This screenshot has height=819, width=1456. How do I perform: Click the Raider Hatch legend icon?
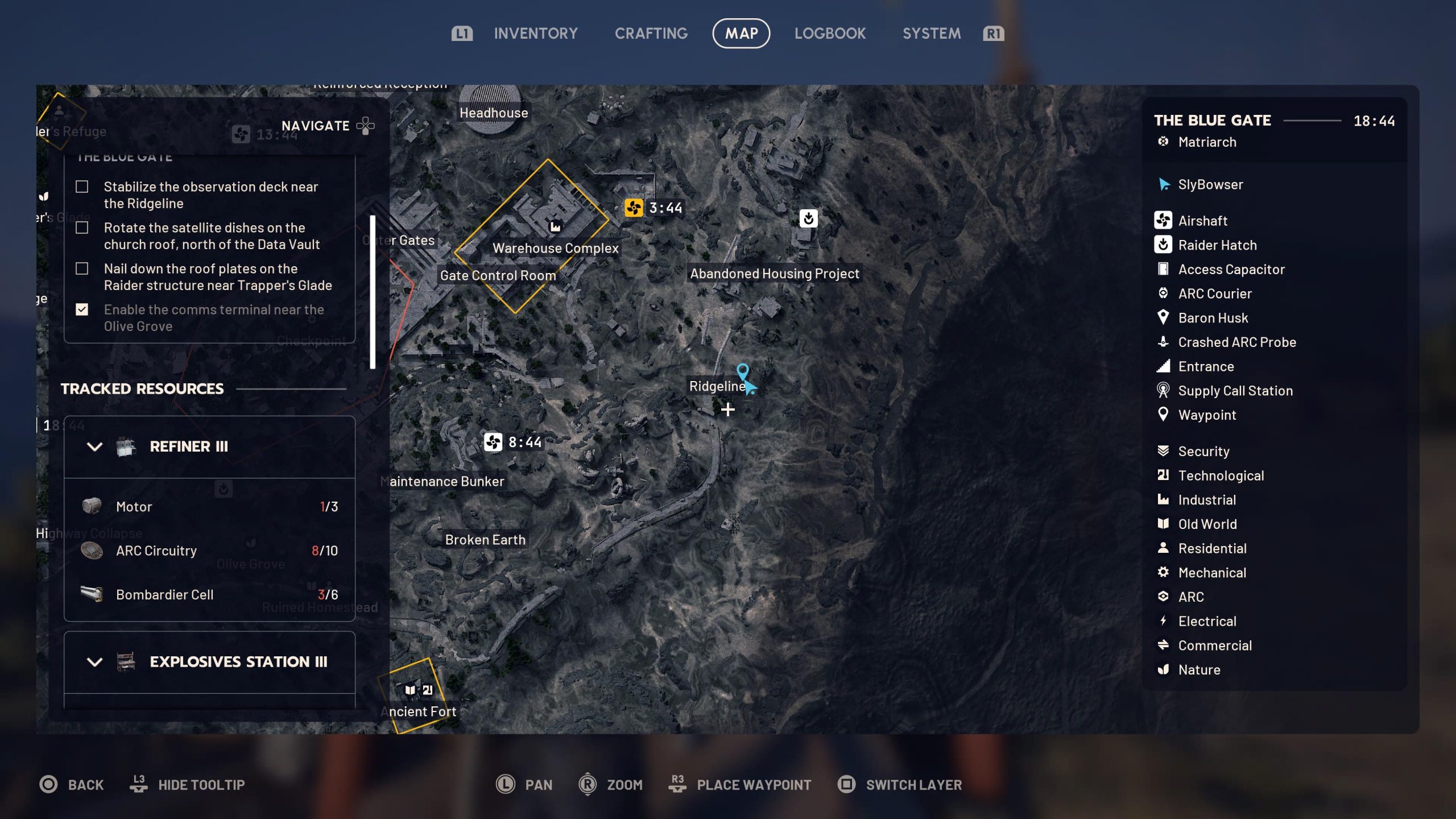coord(1164,245)
